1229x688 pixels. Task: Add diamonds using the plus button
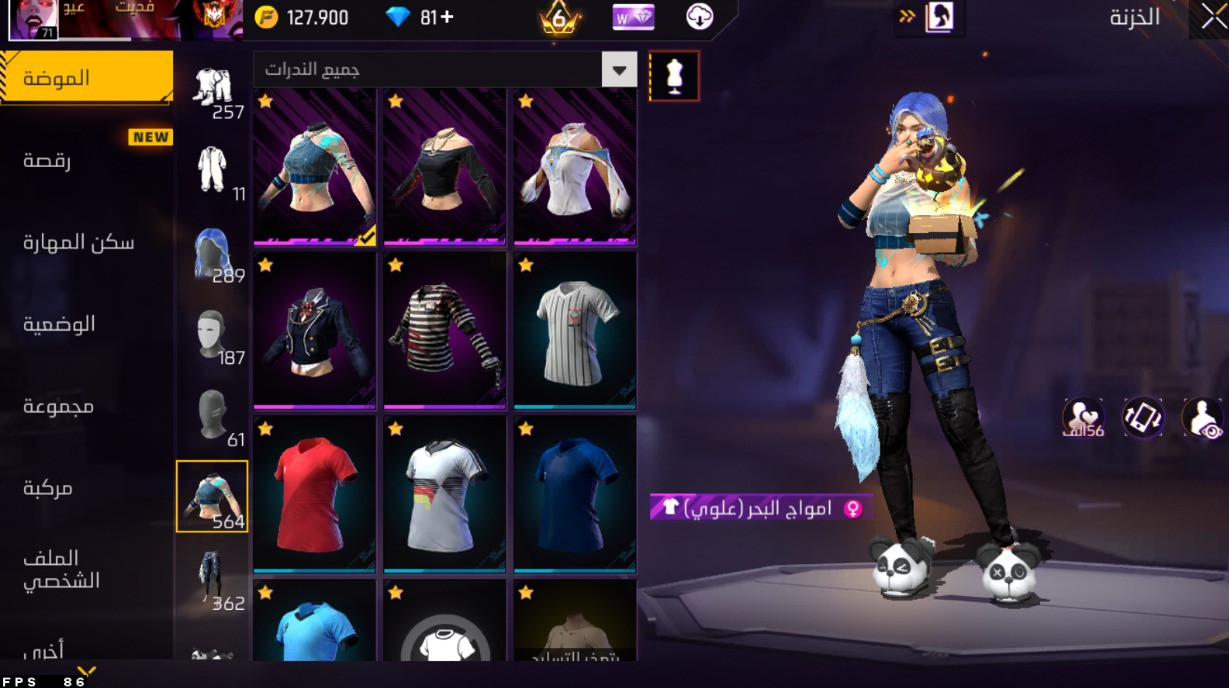click(x=446, y=17)
